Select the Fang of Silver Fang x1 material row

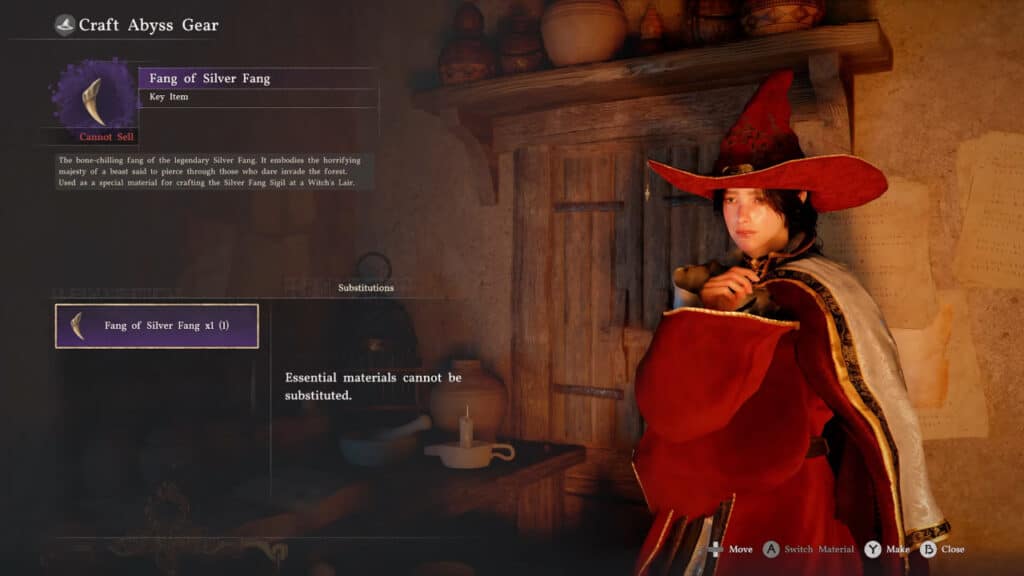157,326
